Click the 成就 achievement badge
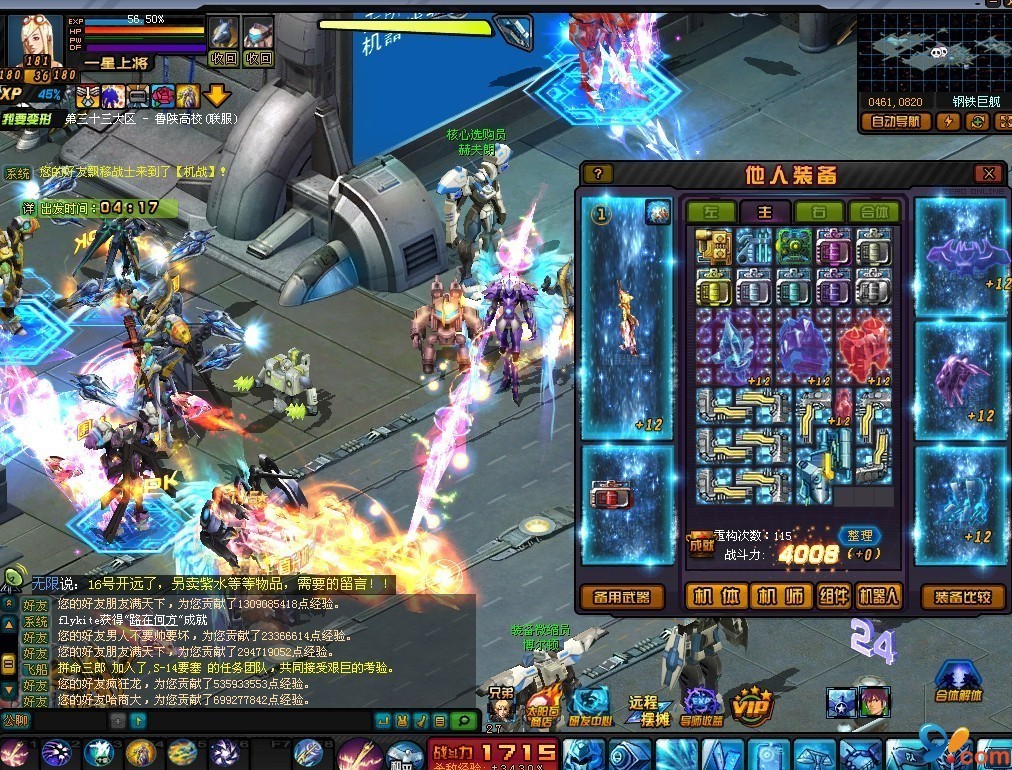Screen dimensions: 1012x770 (701, 544)
